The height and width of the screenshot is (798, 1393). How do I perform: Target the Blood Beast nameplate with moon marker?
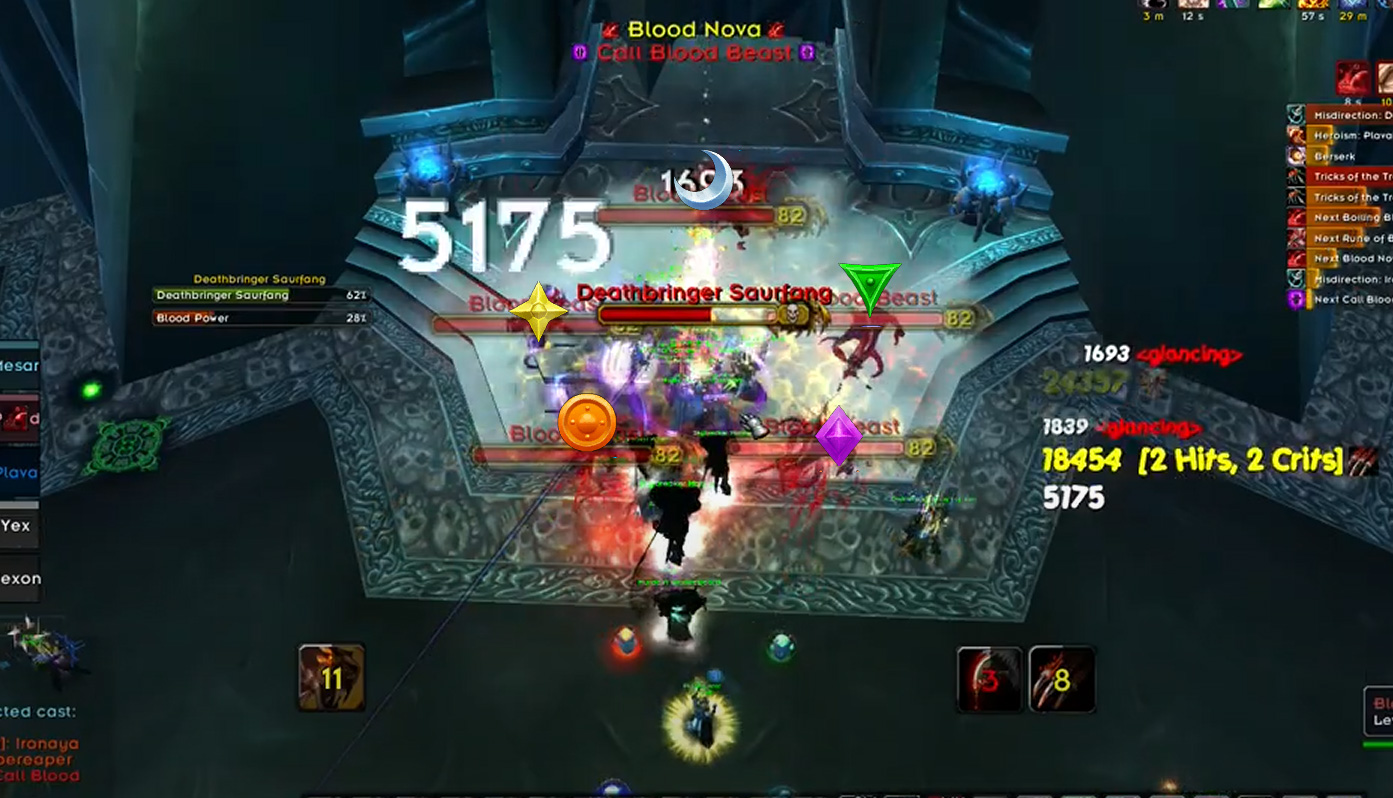[x=686, y=214]
